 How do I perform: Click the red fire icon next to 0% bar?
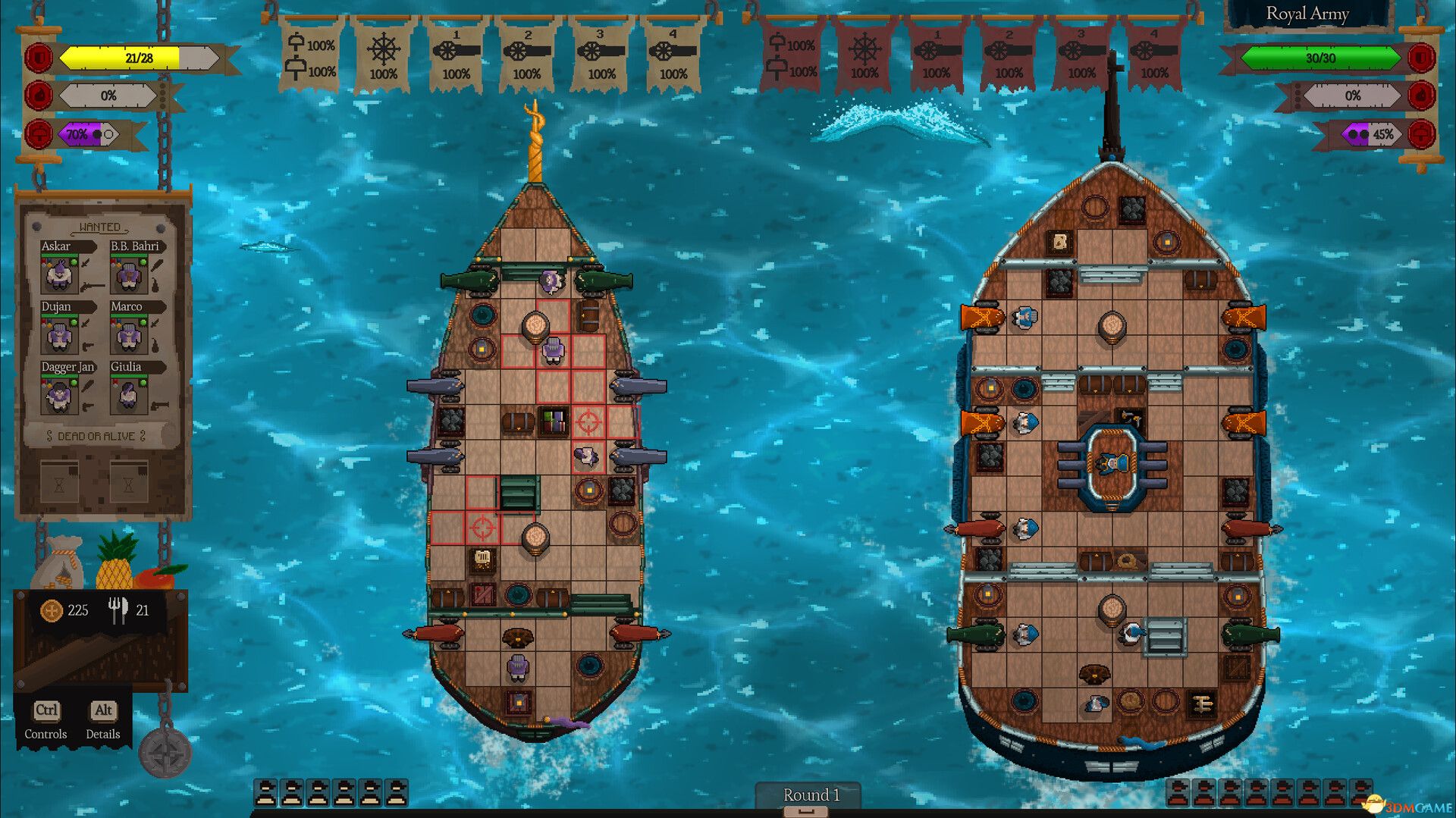point(37,96)
